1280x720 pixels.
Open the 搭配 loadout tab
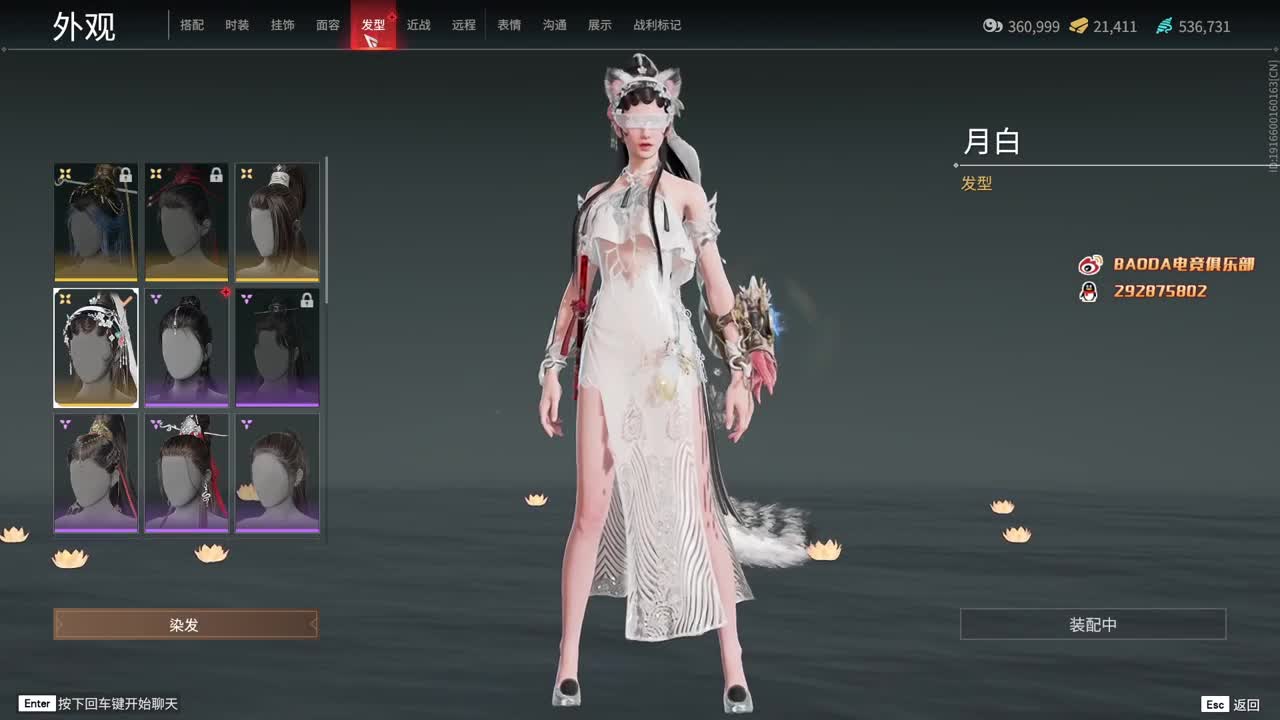(x=192, y=25)
